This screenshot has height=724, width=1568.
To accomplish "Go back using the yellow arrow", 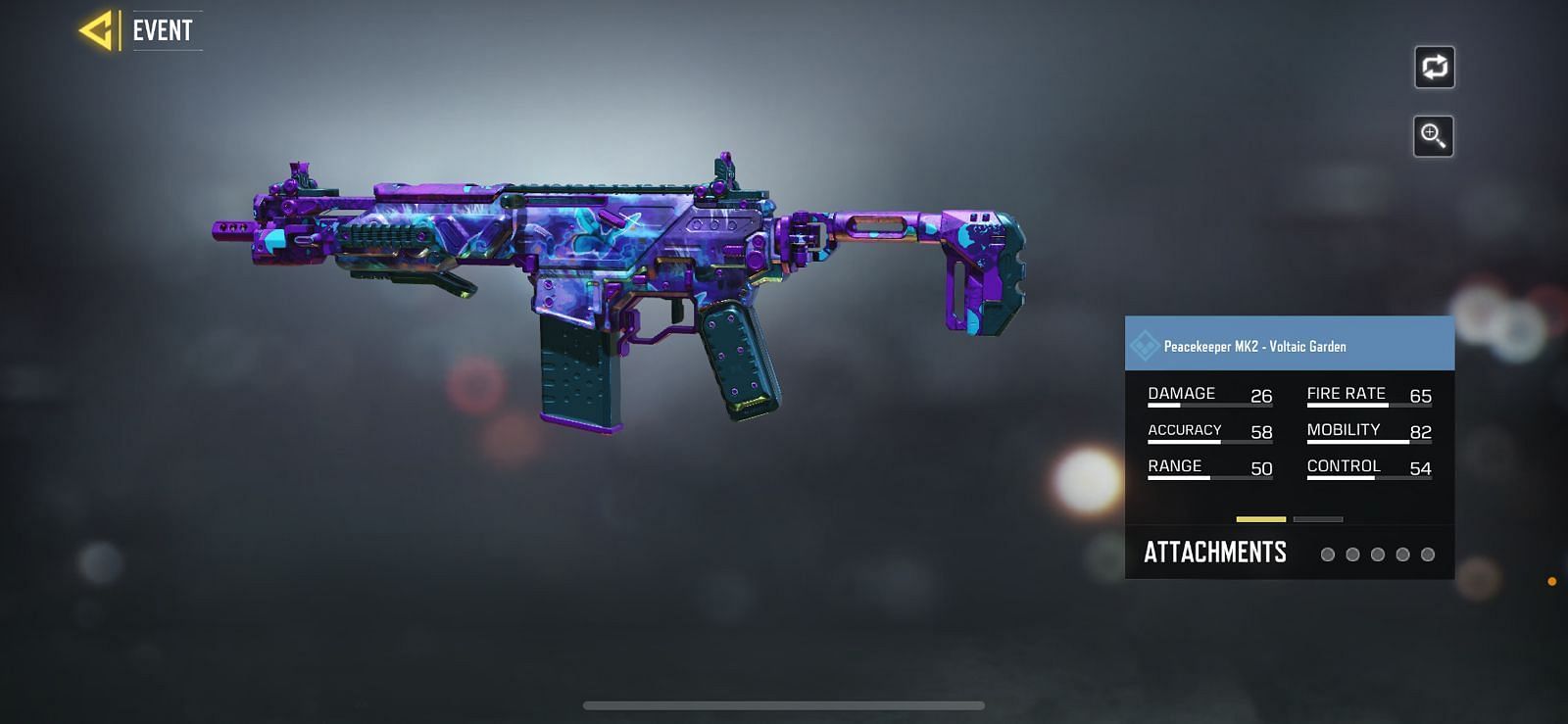I will [98, 30].
